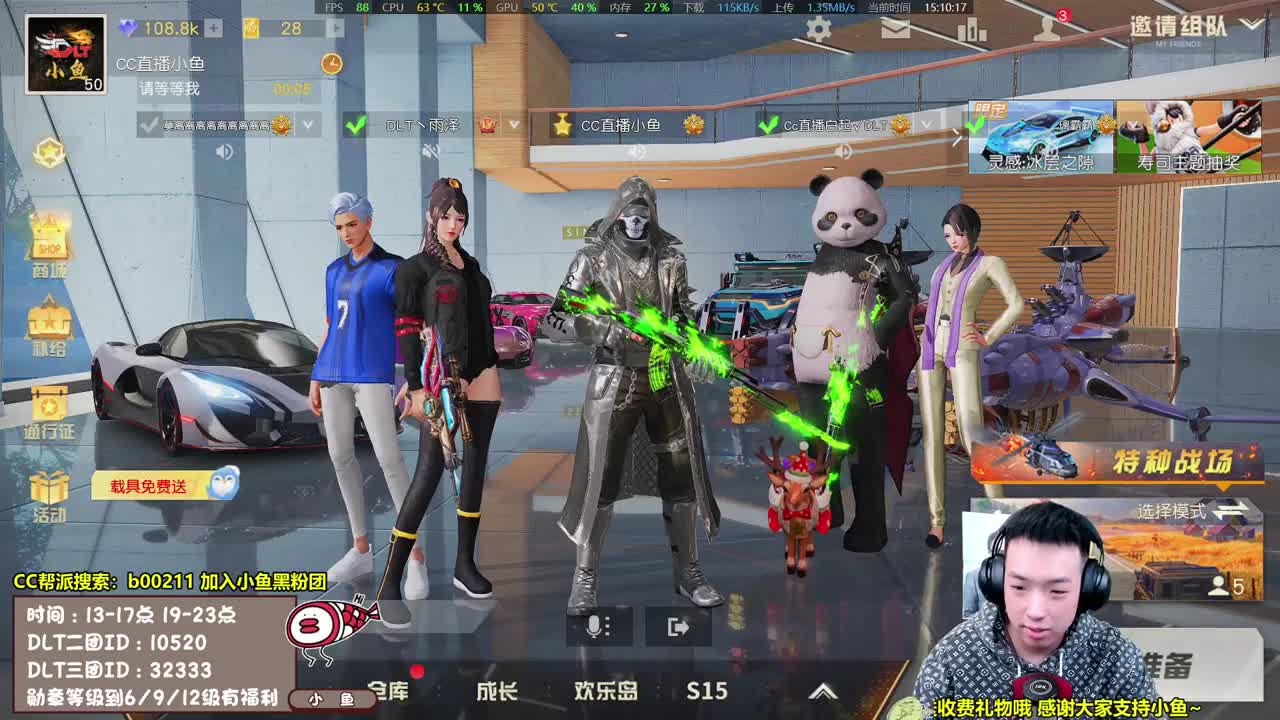Viewport: 1280px width, 720px height.
Task: Open the mail inbox icon
Action: (x=896, y=28)
